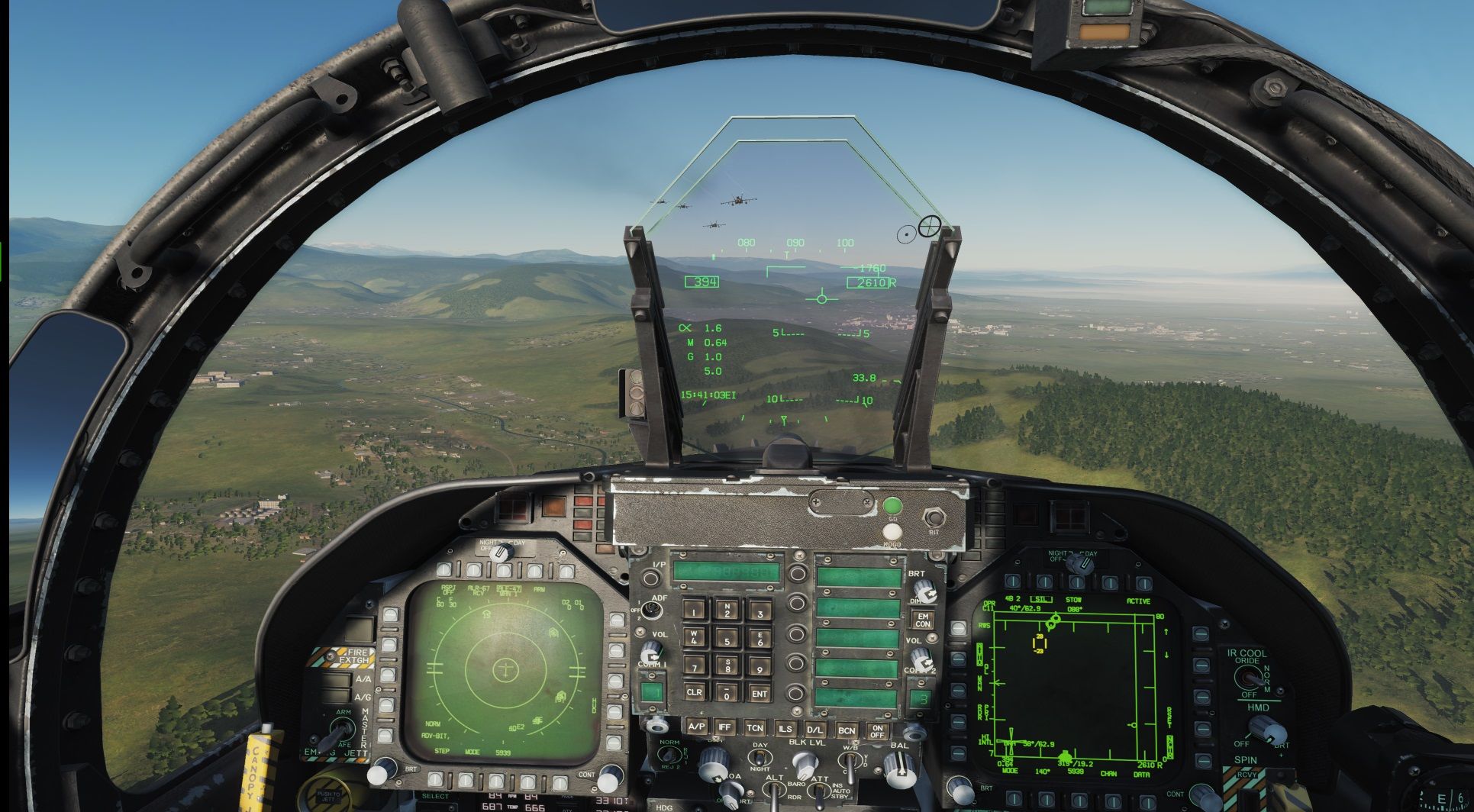Tap keypad number 5

(727, 640)
